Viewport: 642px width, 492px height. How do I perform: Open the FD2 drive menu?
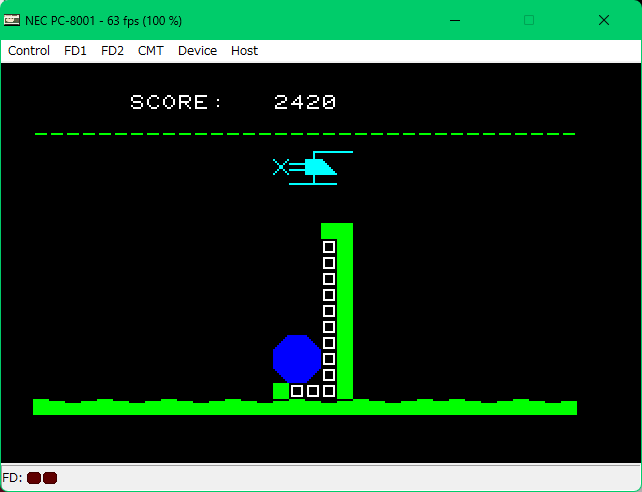click(x=112, y=51)
